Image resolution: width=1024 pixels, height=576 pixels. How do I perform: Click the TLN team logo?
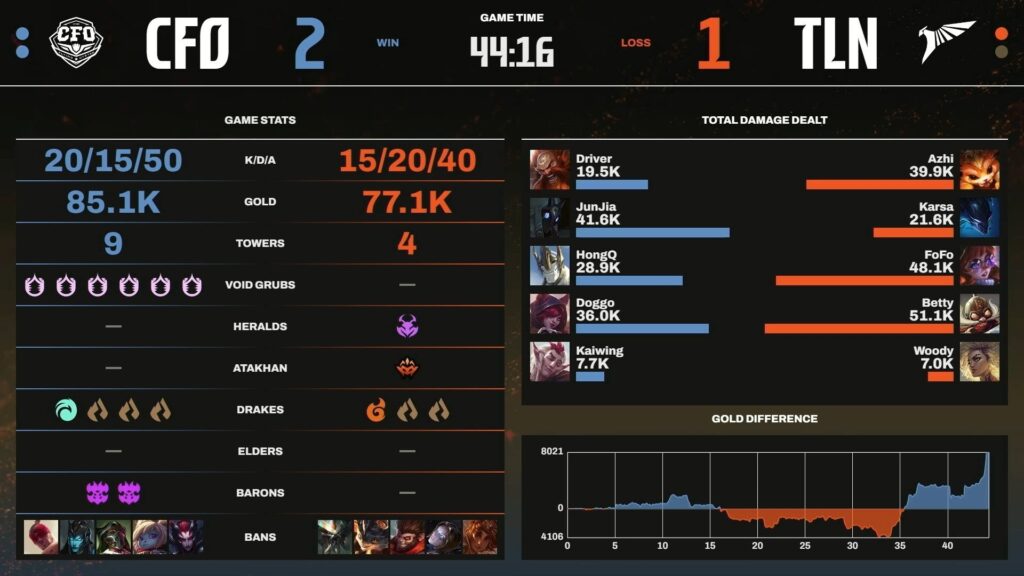[946, 43]
